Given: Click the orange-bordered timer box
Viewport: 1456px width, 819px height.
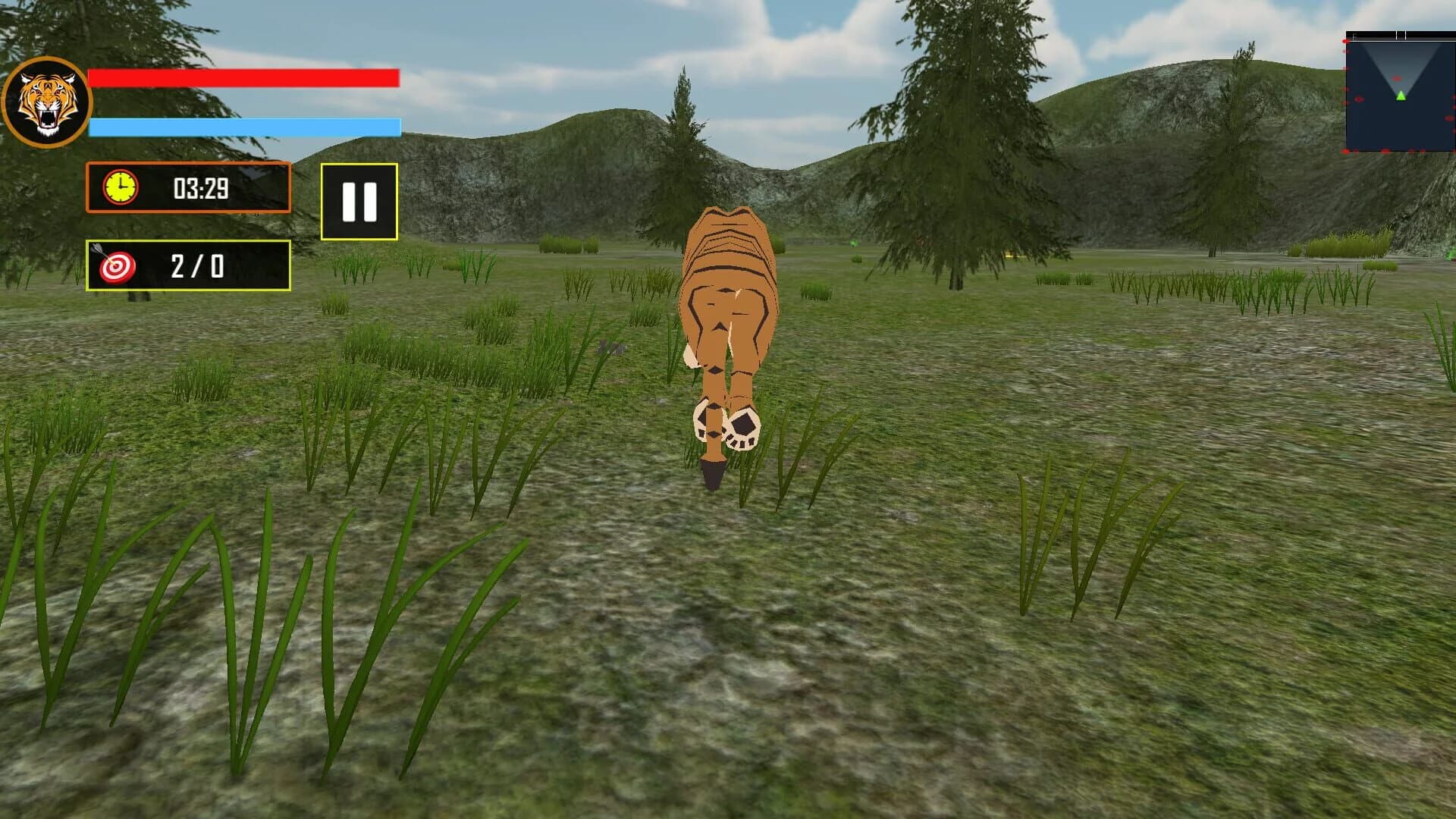Looking at the screenshot, I should pos(187,189).
